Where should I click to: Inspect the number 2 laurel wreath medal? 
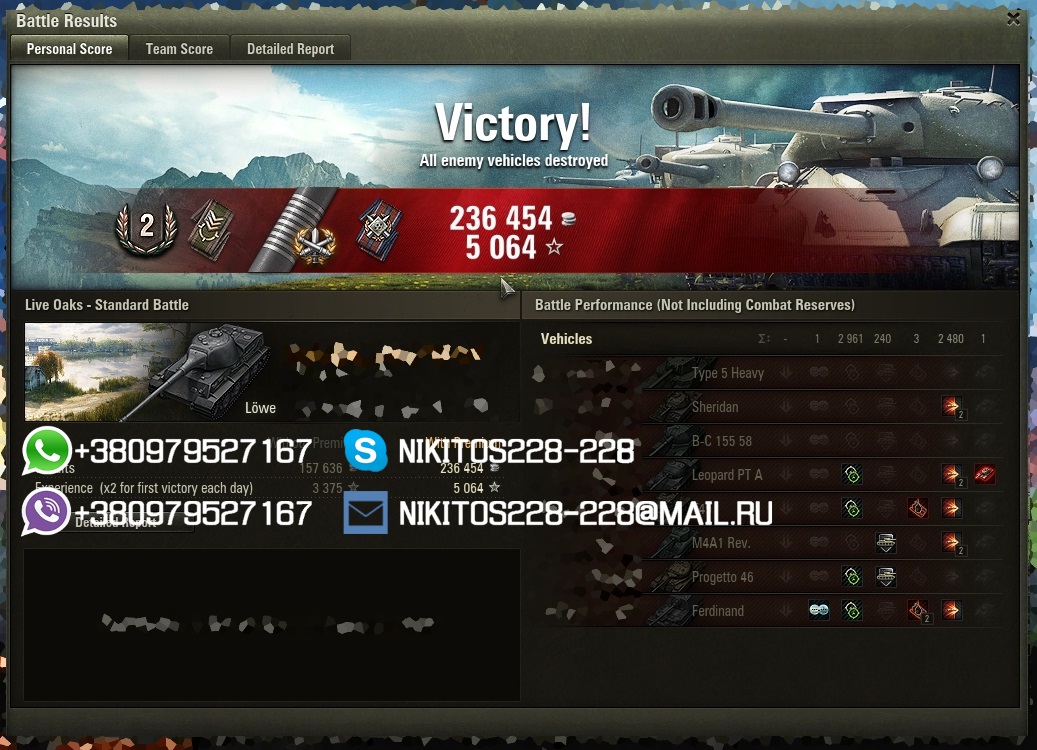click(146, 227)
